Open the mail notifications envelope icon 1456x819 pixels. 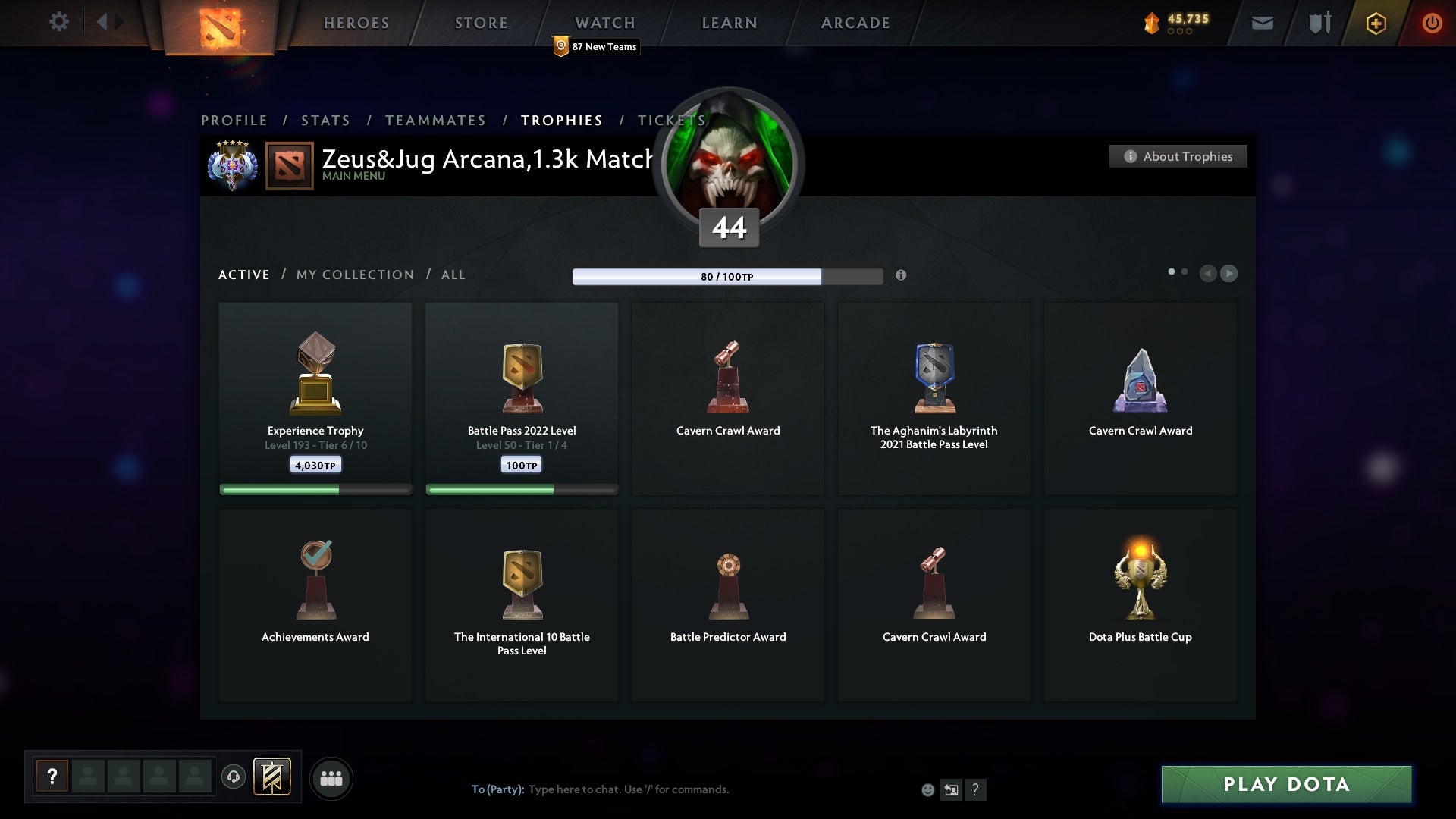(x=1263, y=23)
